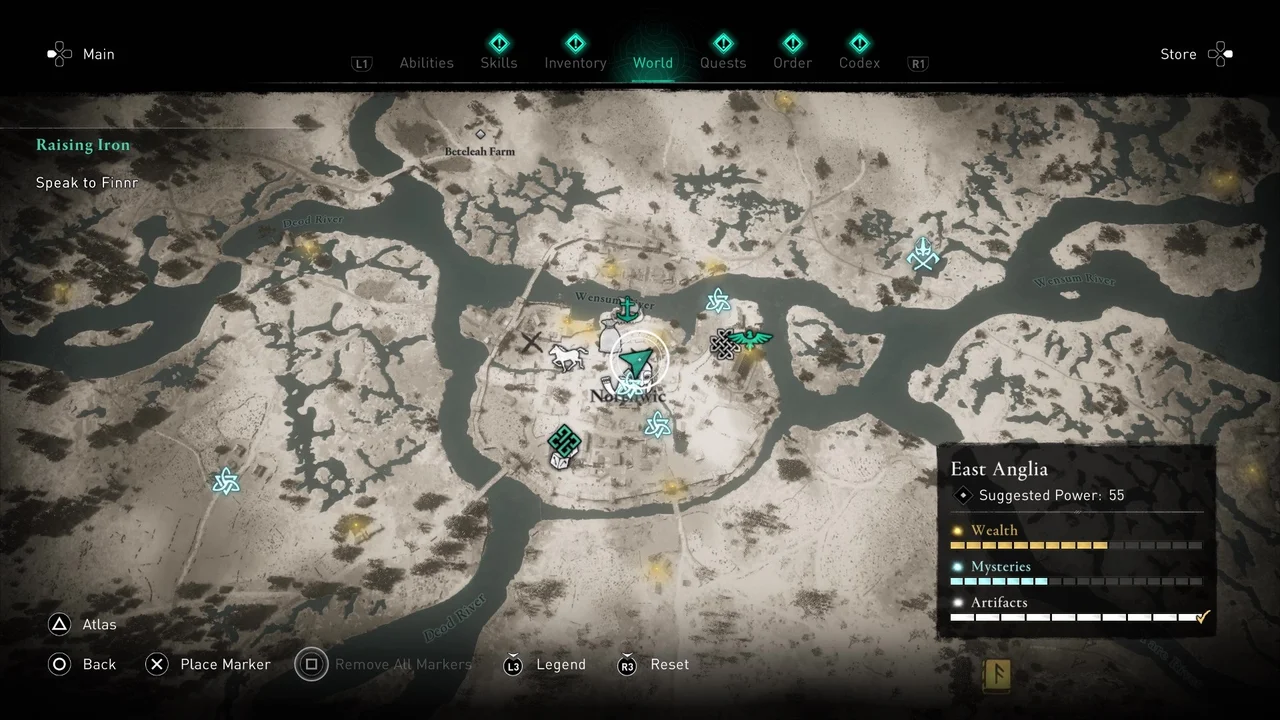Select the green raven synchronization marker
The width and height of the screenshot is (1280, 720).
(x=750, y=340)
